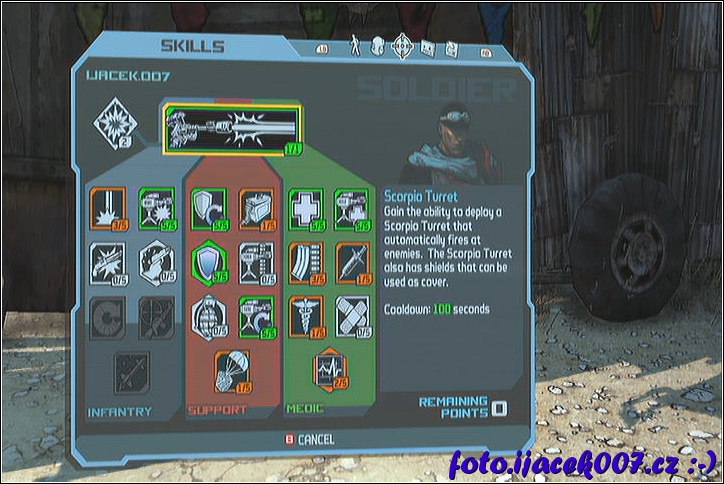Select the crossed bandage skill
The height and width of the screenshot is (484, 724).
[352, 315]
